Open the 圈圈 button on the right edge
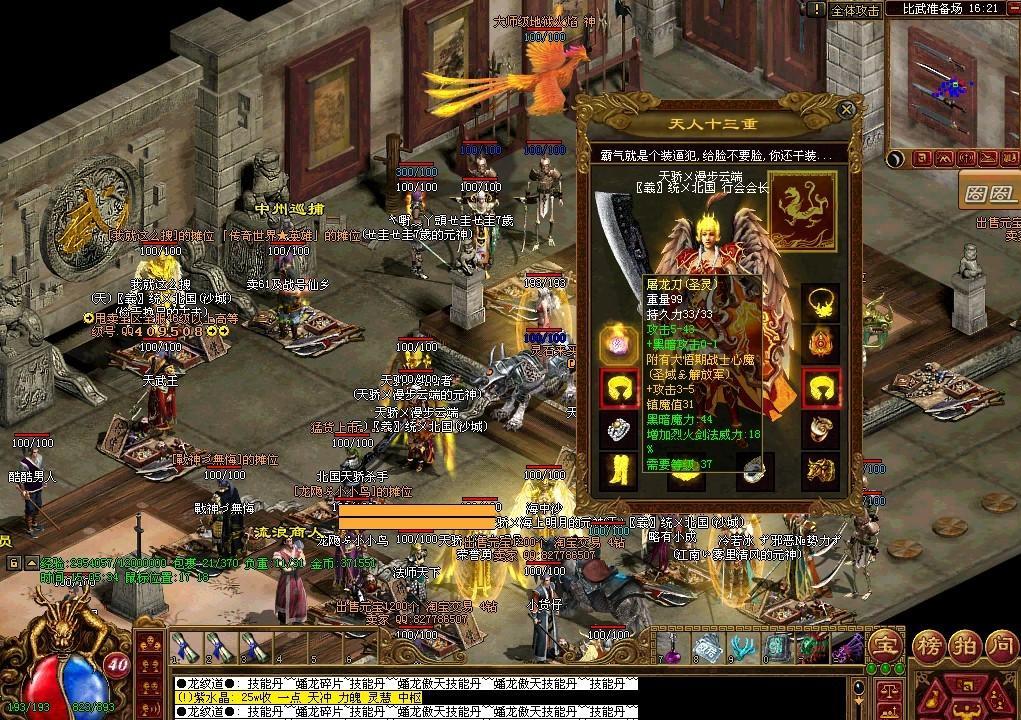The image size is (1021, 720). pyautogui.click(x=989, y=190)
